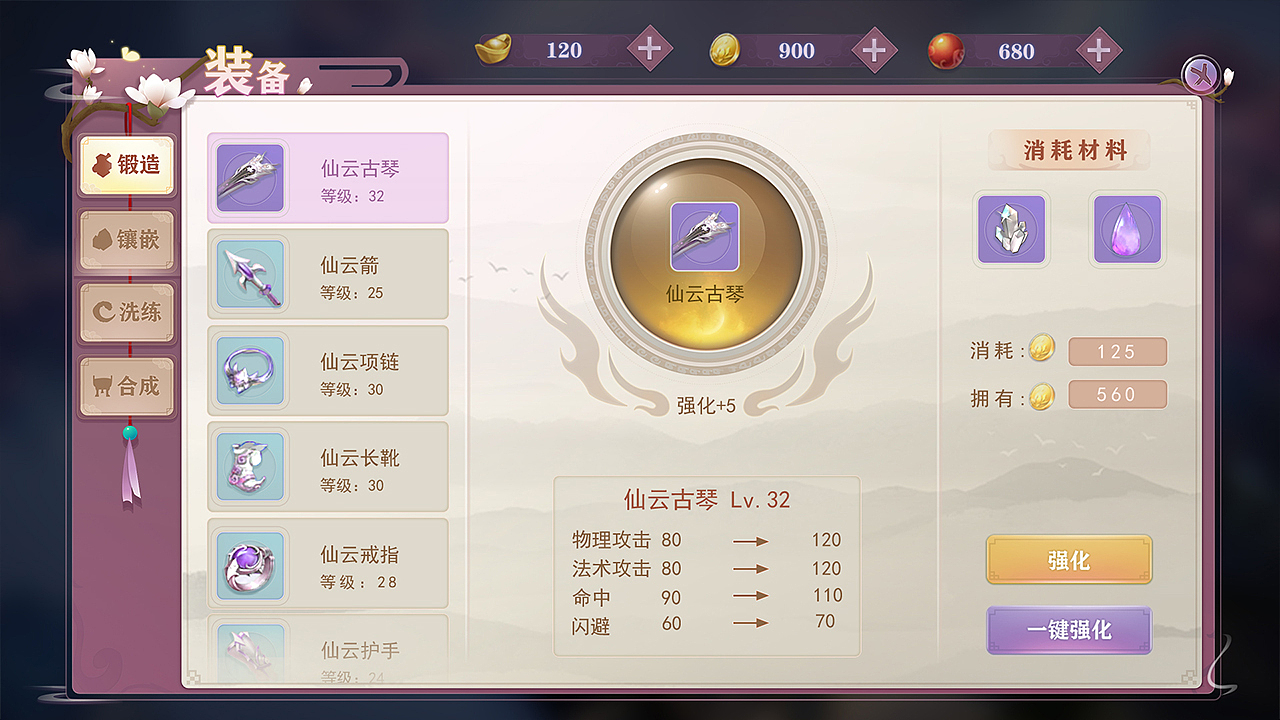Open the settings icon in top right corner
The height and width of the screenshot is (720, 1280).
pos(1202,73)
